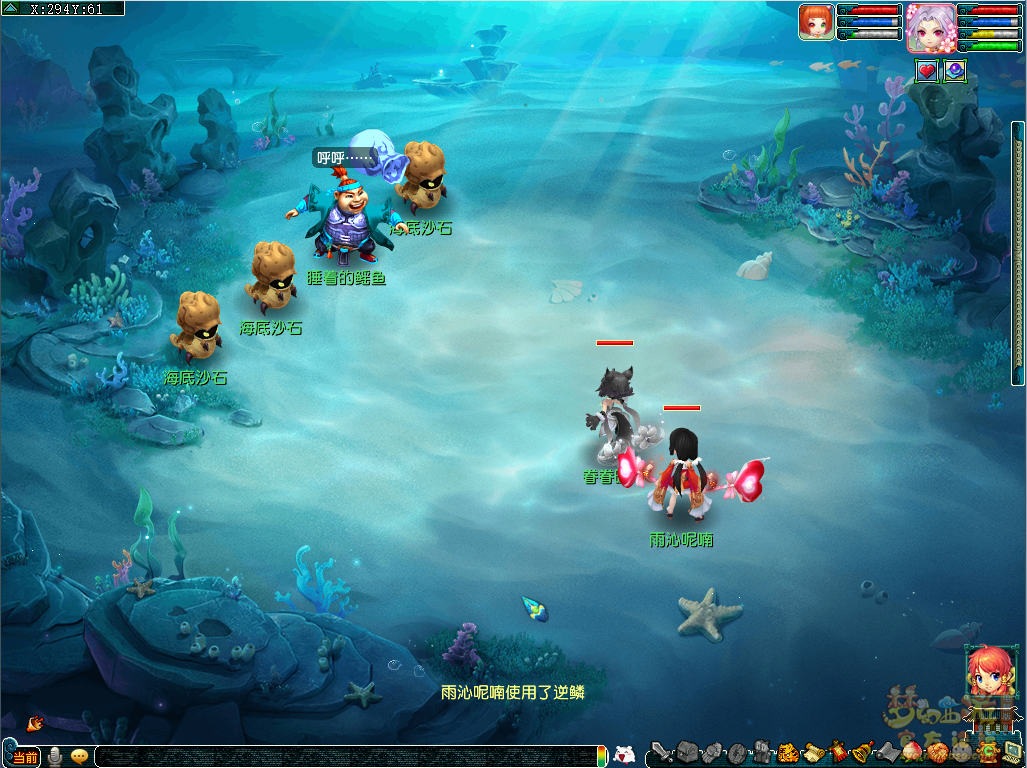Screen dimensions: 1027x768
Task: Open the computer monitor system icon
Action: point(1013,750)
